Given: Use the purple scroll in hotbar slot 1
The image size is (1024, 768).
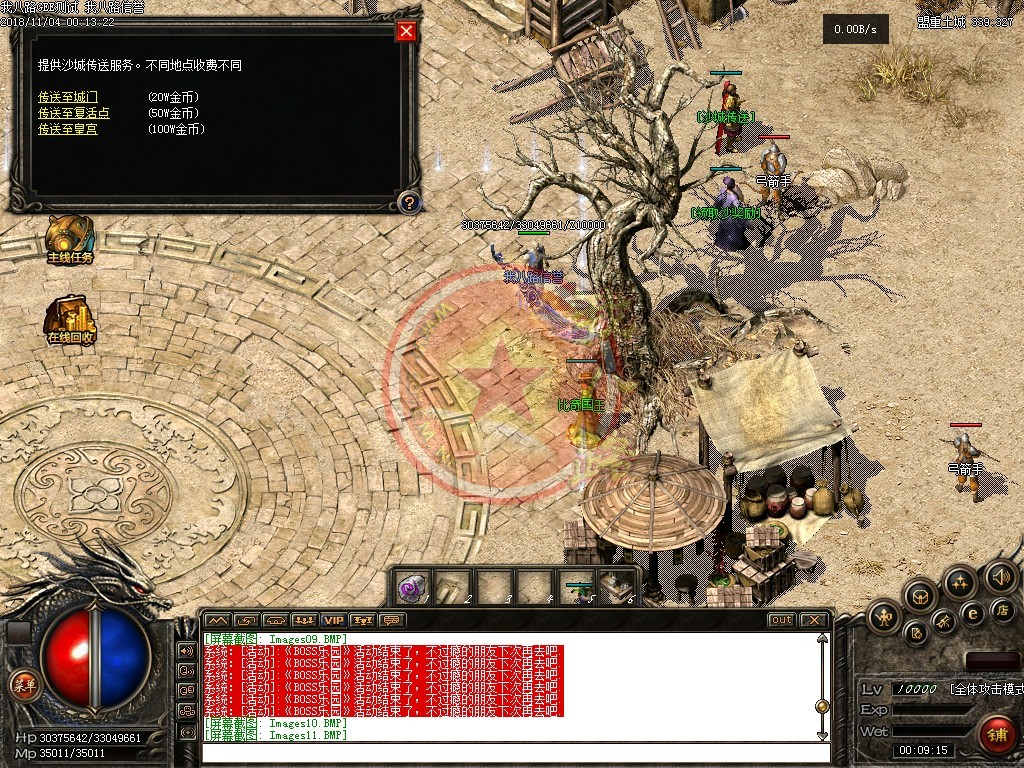Looking at the screenshot, I should [413, 588].
